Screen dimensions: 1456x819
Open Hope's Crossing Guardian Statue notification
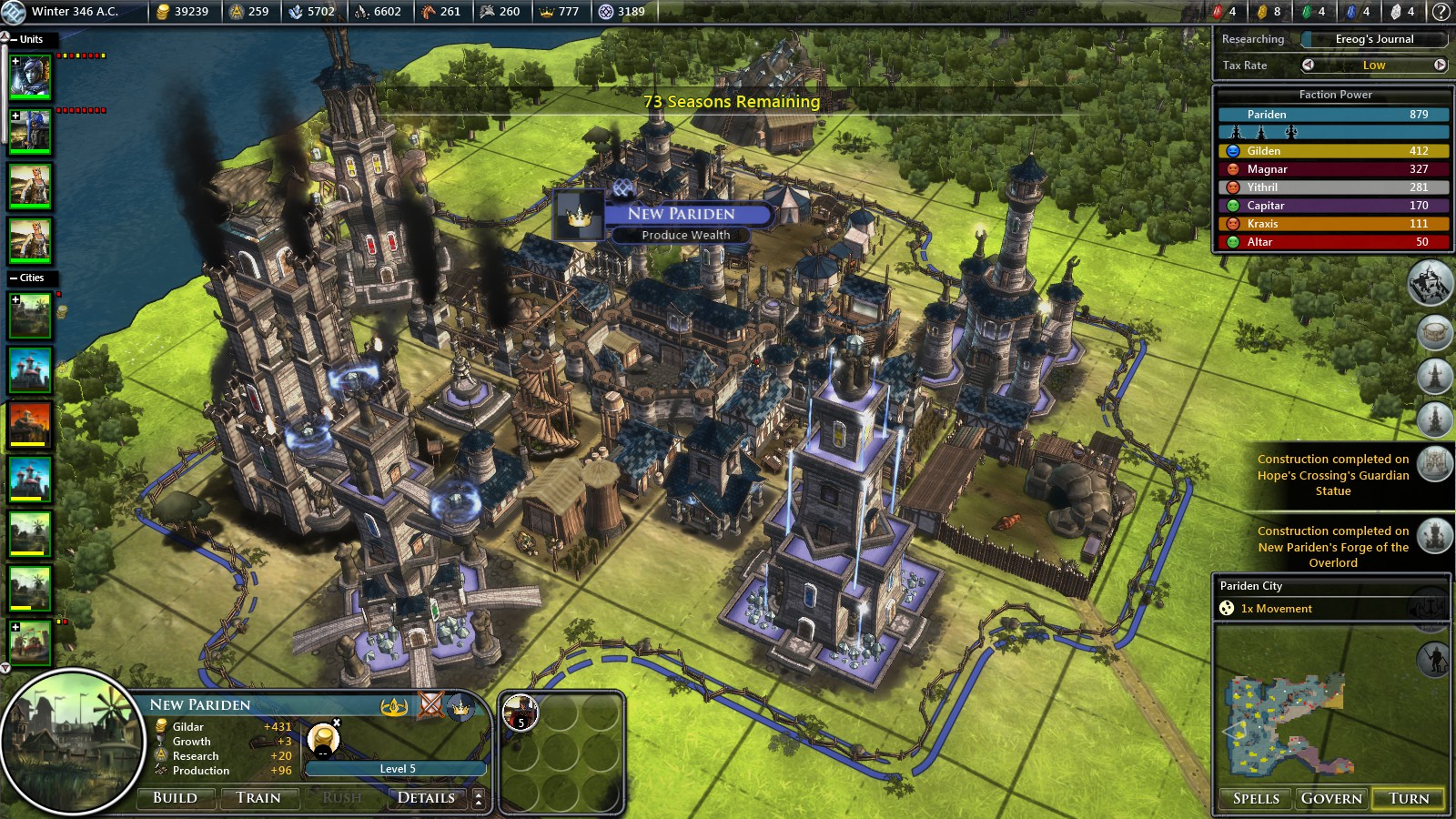coord(1333,475)
